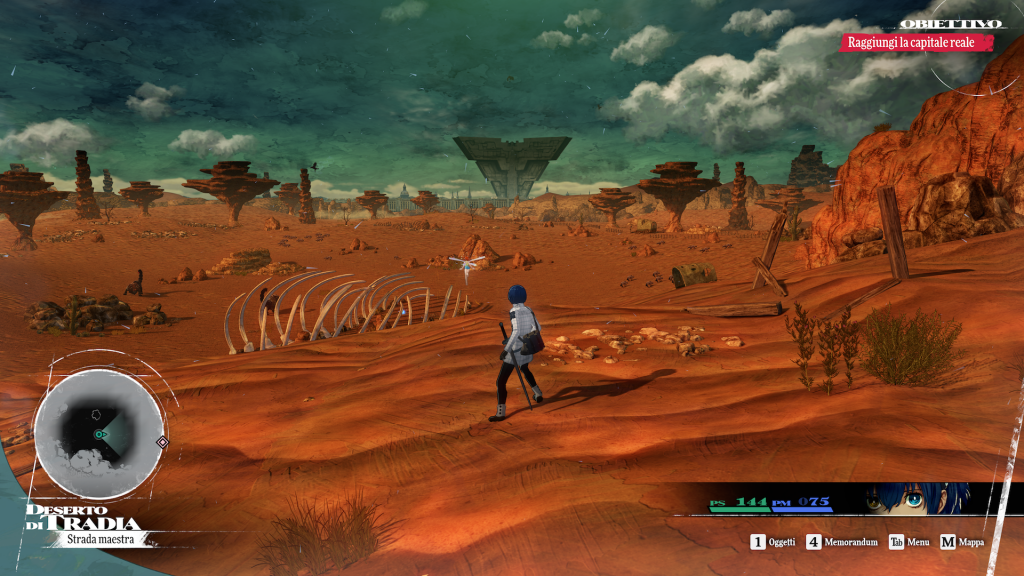Image resolution: width=1024 pixels, height=576 pixels.
Task: Open the Menu option
Action: pyautogui.click(x=908, y=542)
